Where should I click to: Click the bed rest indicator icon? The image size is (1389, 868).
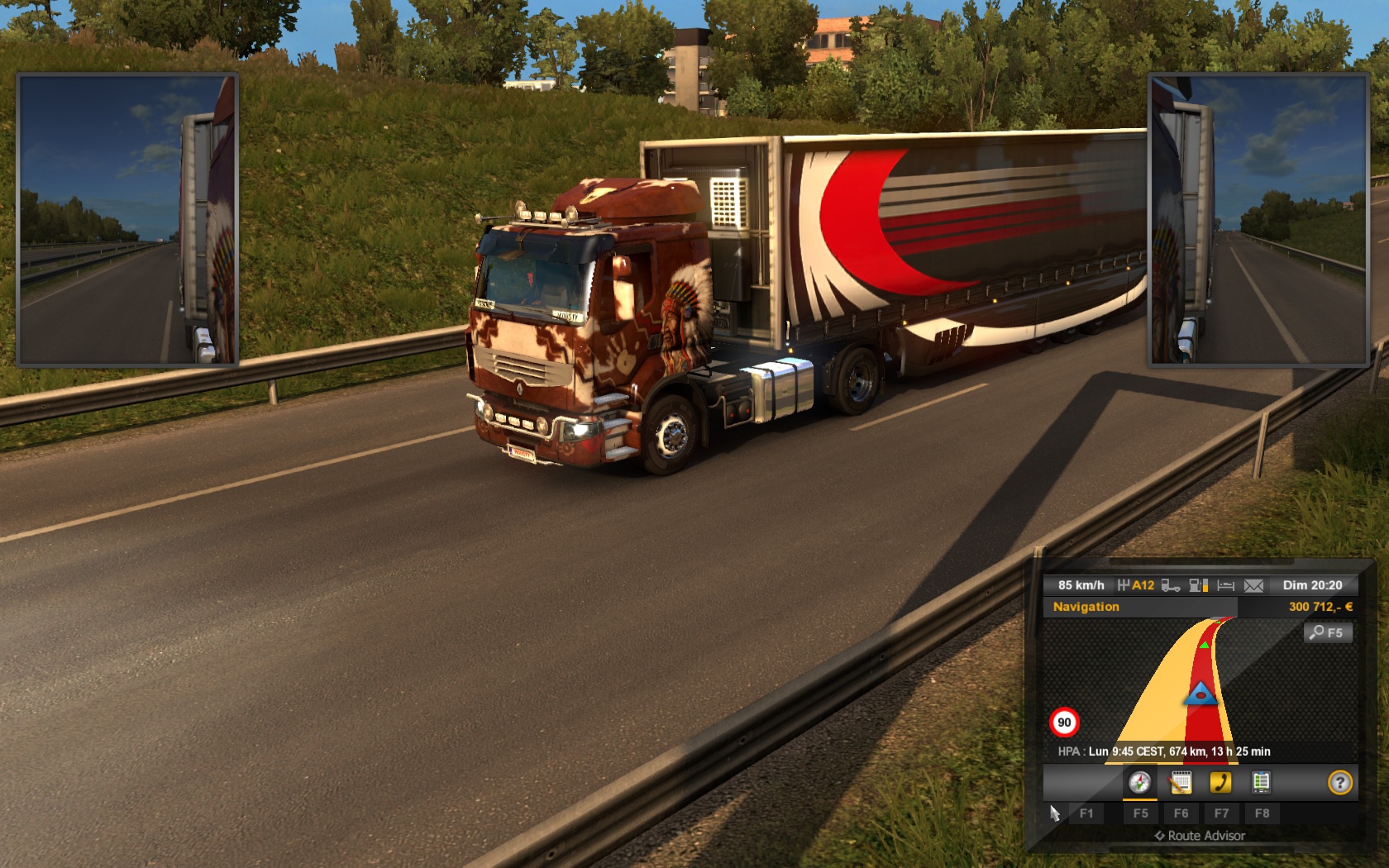[1226, 585]
